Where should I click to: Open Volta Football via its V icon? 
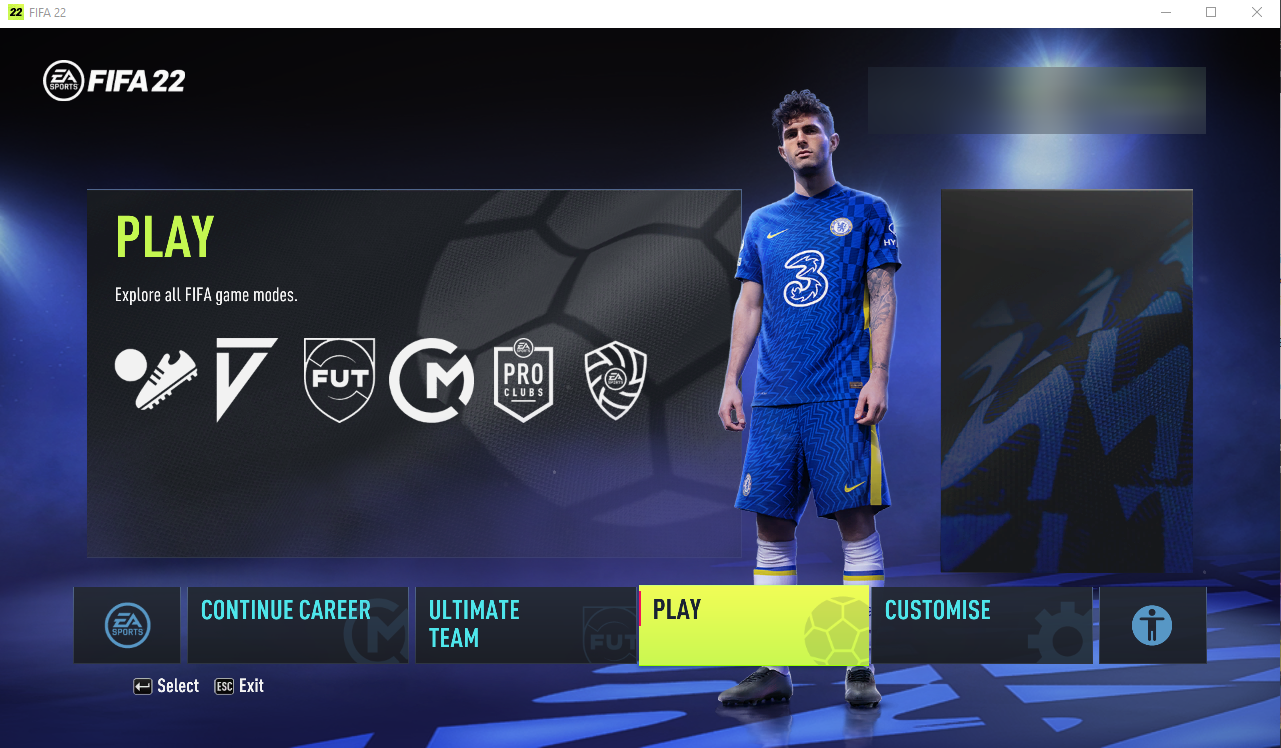[246, 378]
